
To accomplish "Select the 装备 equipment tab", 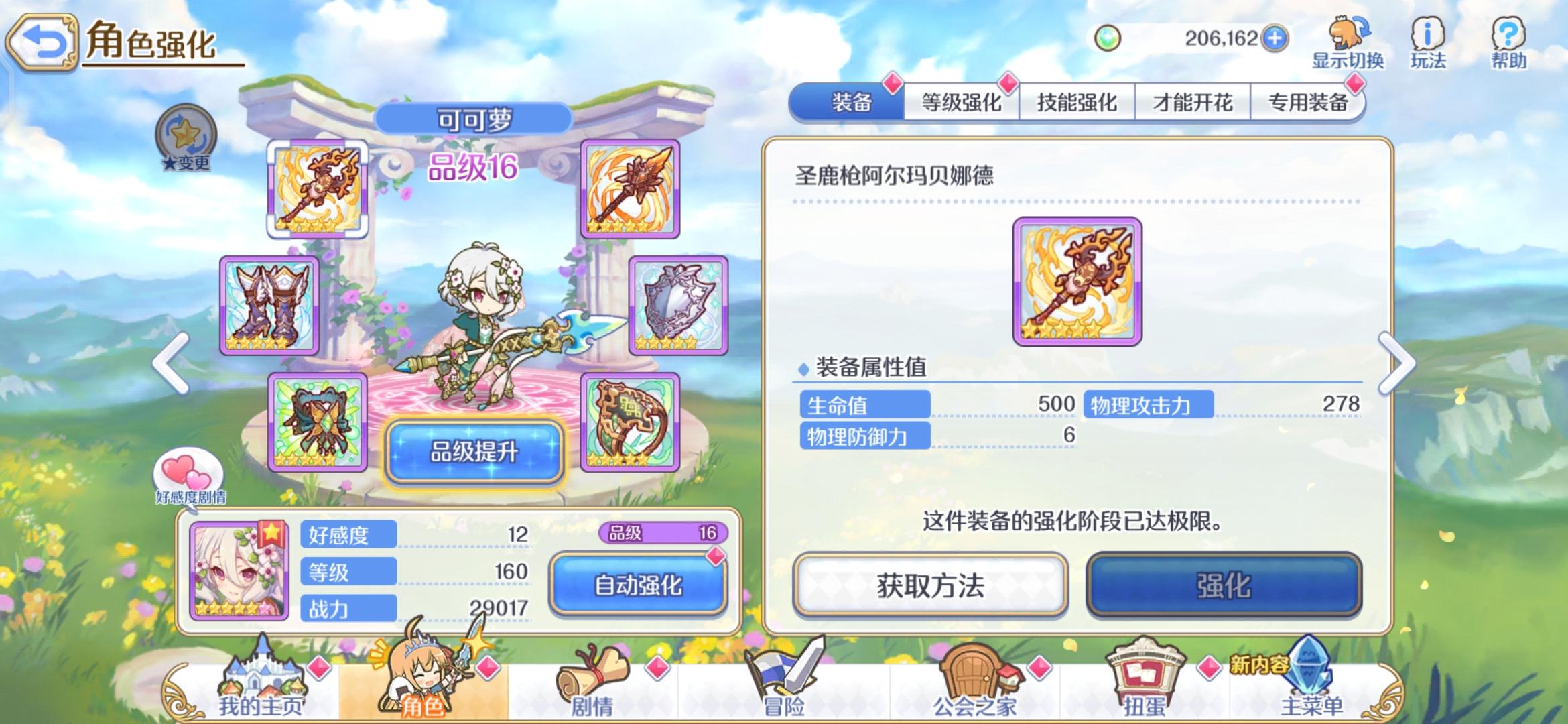I will pyautogui.click(x=851, y=102).
